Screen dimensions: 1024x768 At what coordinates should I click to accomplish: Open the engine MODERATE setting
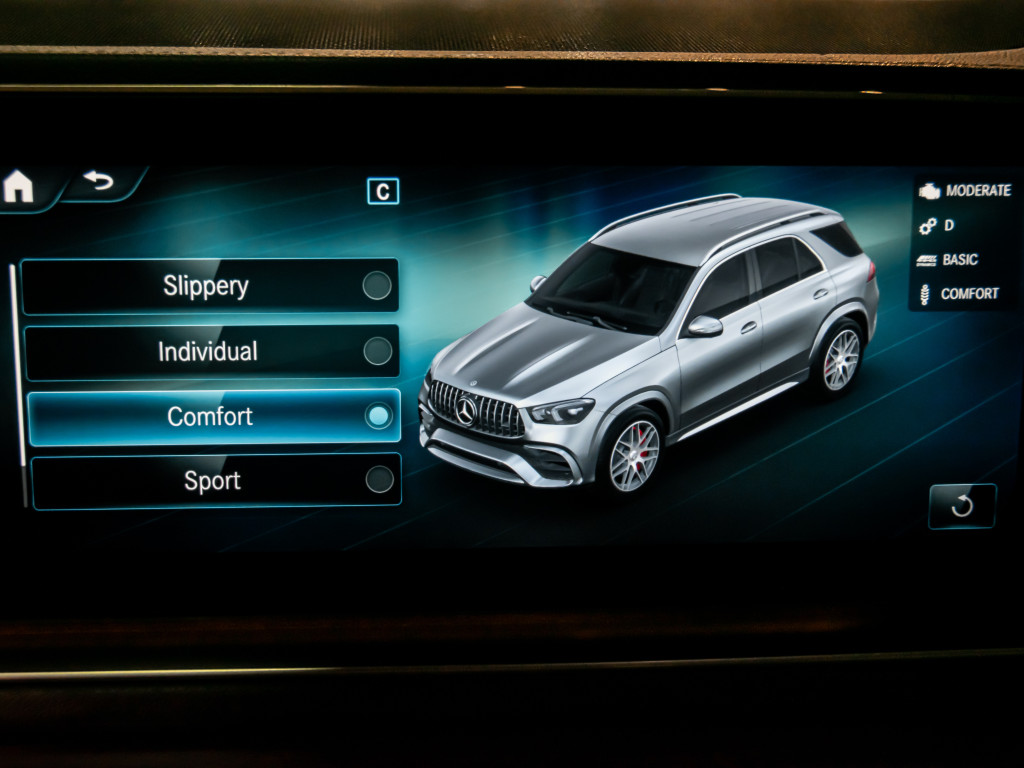pyautogui.click(x=965, y=190)
